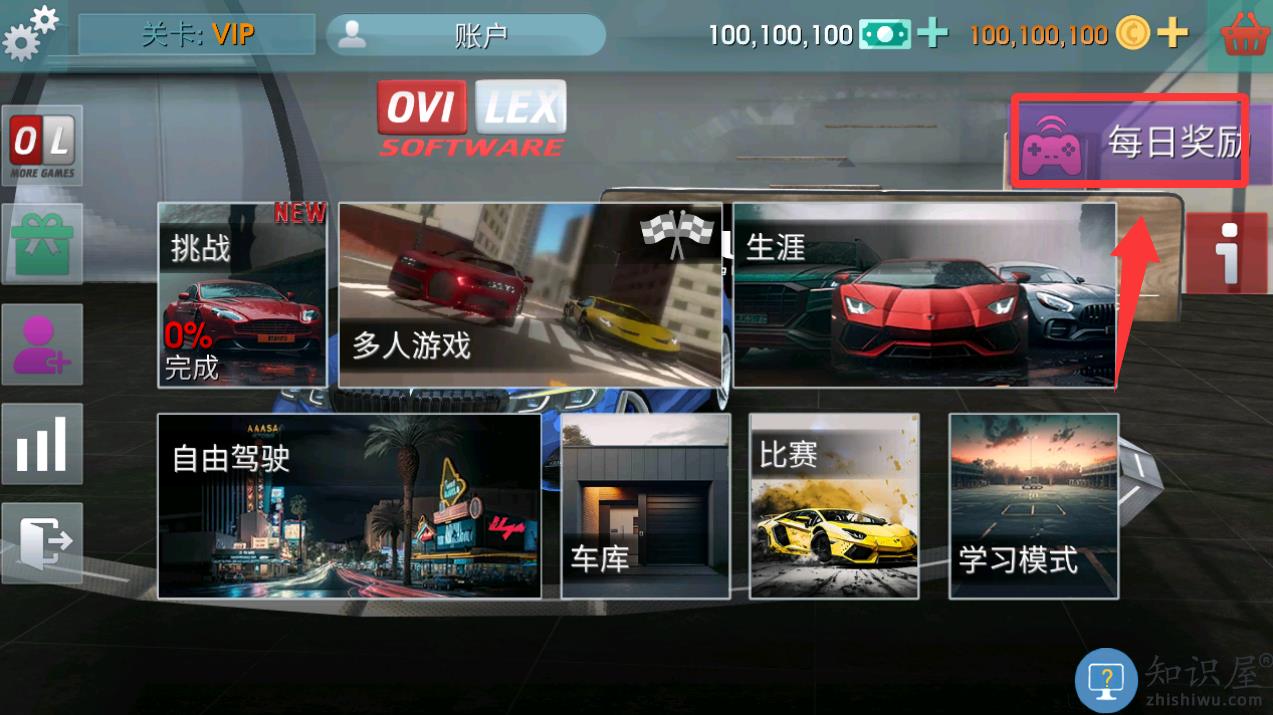Select the 挑战 challenge tile
This screenshot has height=715, width=1273.
click(x=242, y=295)
